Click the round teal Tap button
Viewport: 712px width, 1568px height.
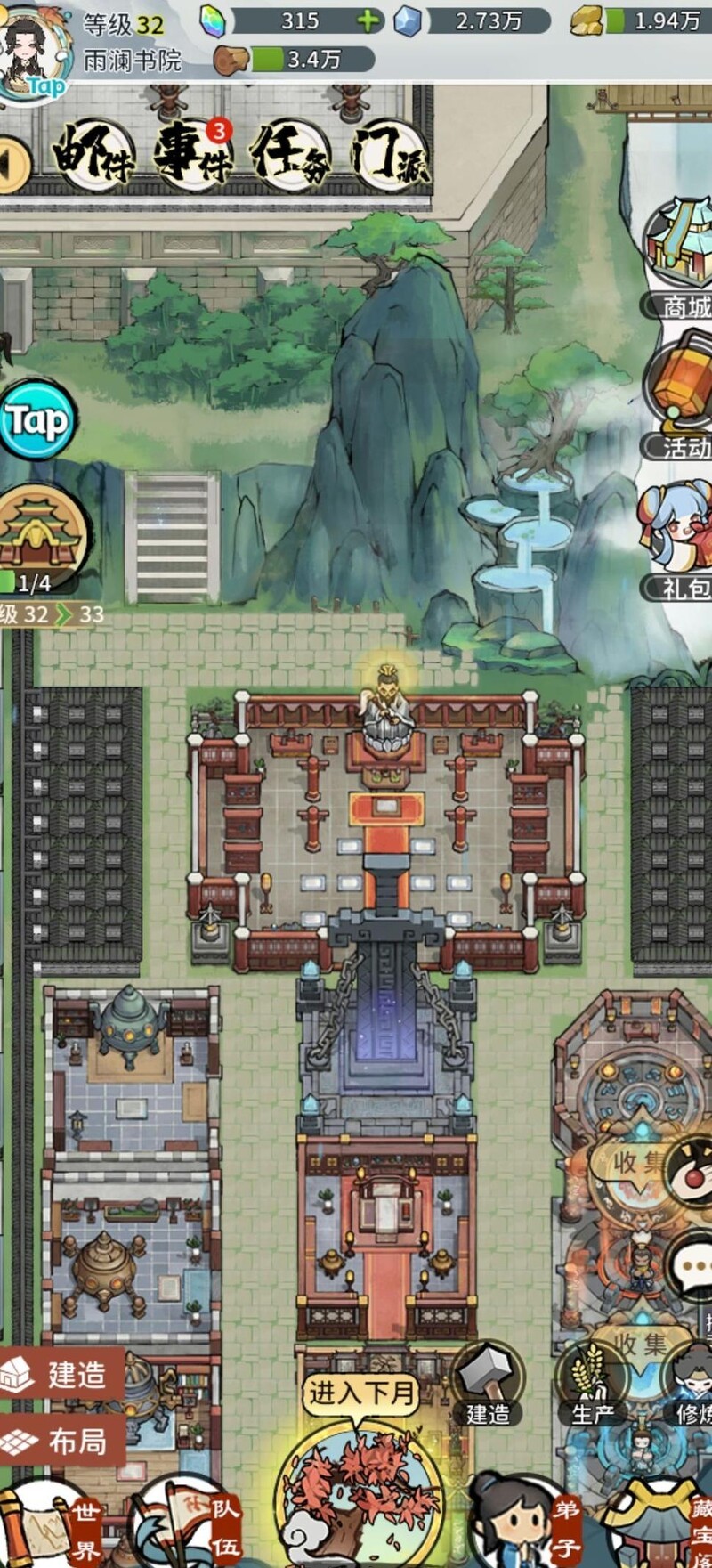[x=36, y=419]
